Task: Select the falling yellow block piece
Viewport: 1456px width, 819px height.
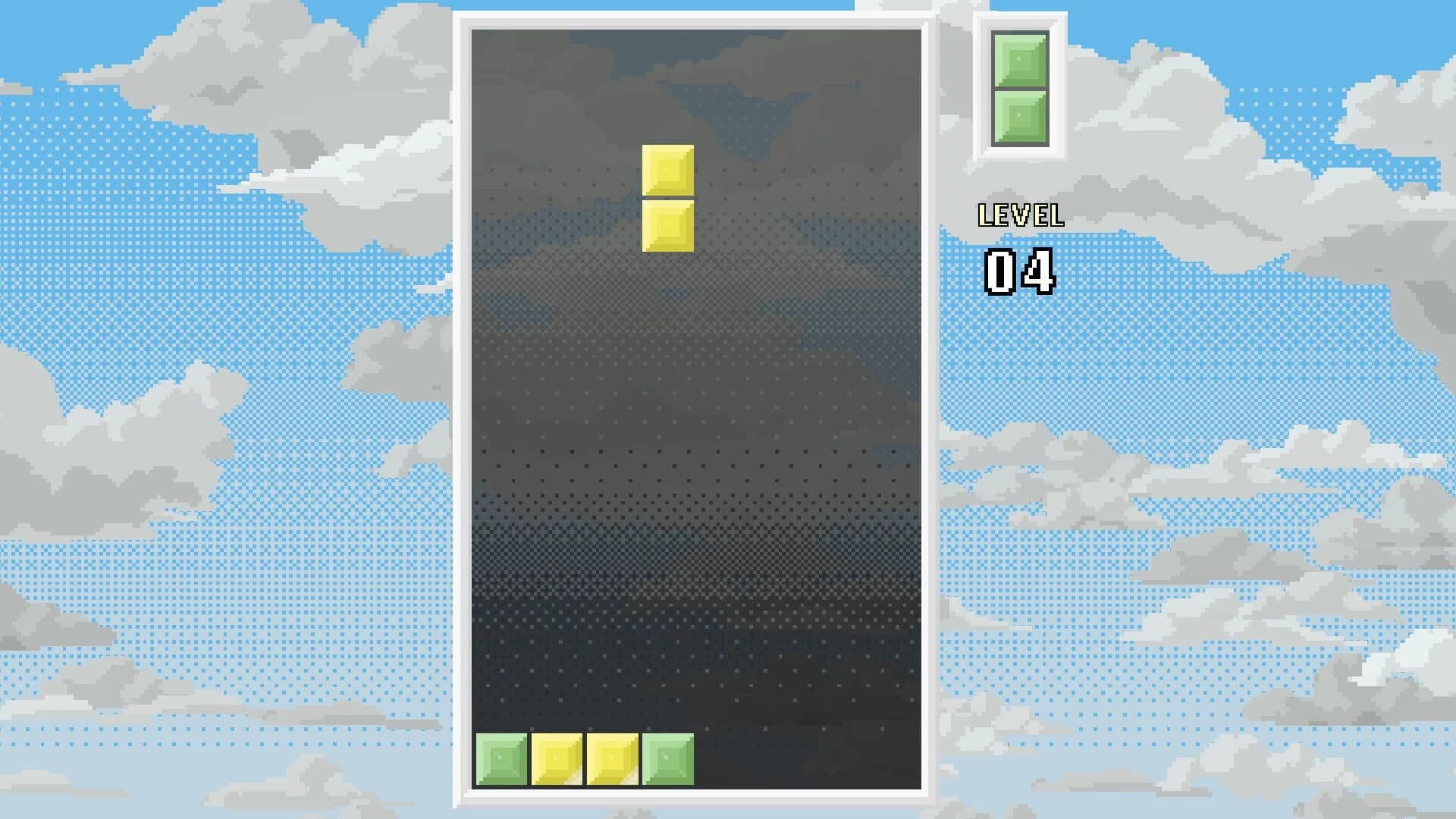Action: coord(667,197)
